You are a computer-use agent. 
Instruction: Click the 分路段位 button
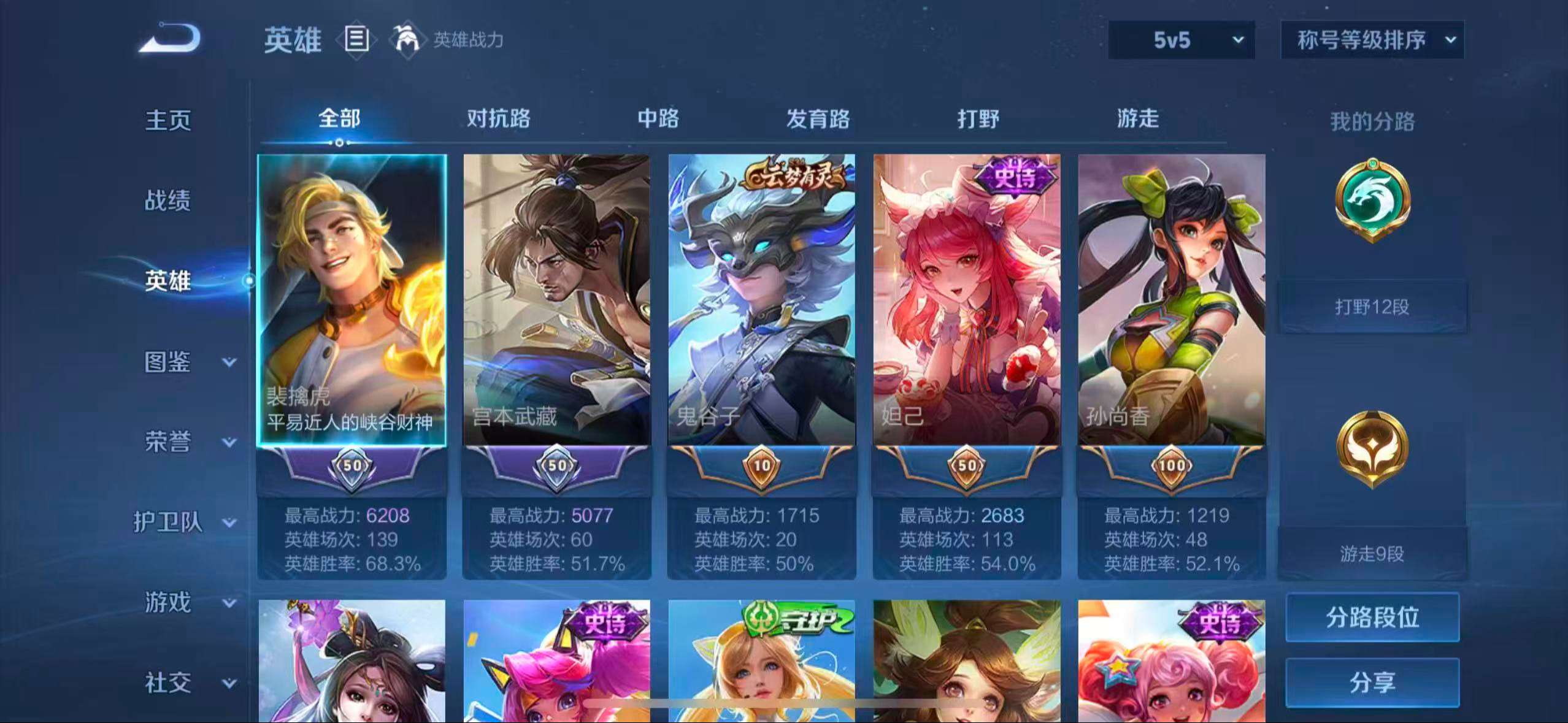tap(1374, 618)
